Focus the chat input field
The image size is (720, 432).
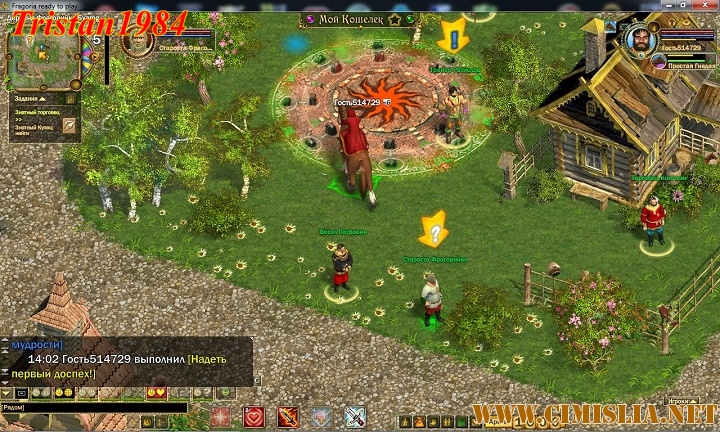[95, 408]
